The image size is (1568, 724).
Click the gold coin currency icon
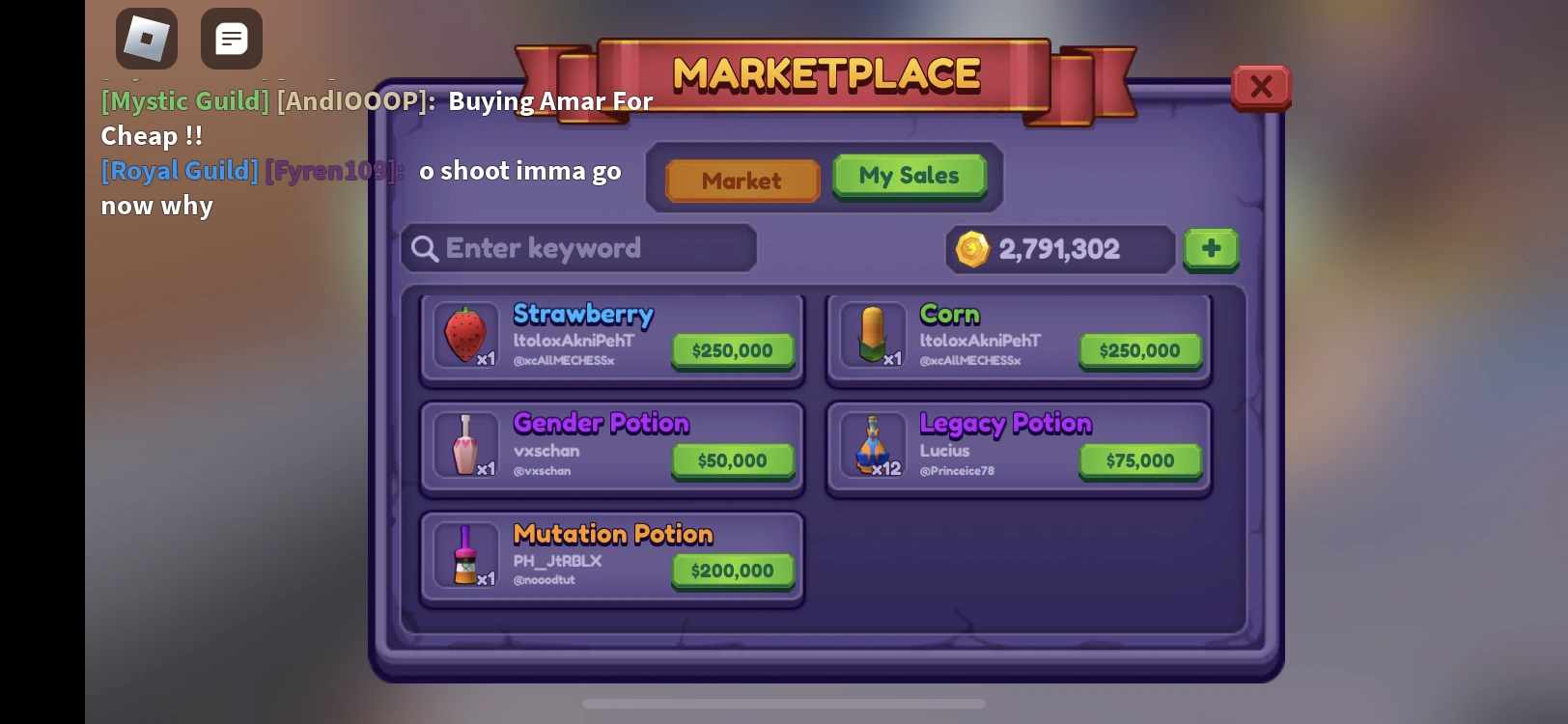[x=974, y=249]
